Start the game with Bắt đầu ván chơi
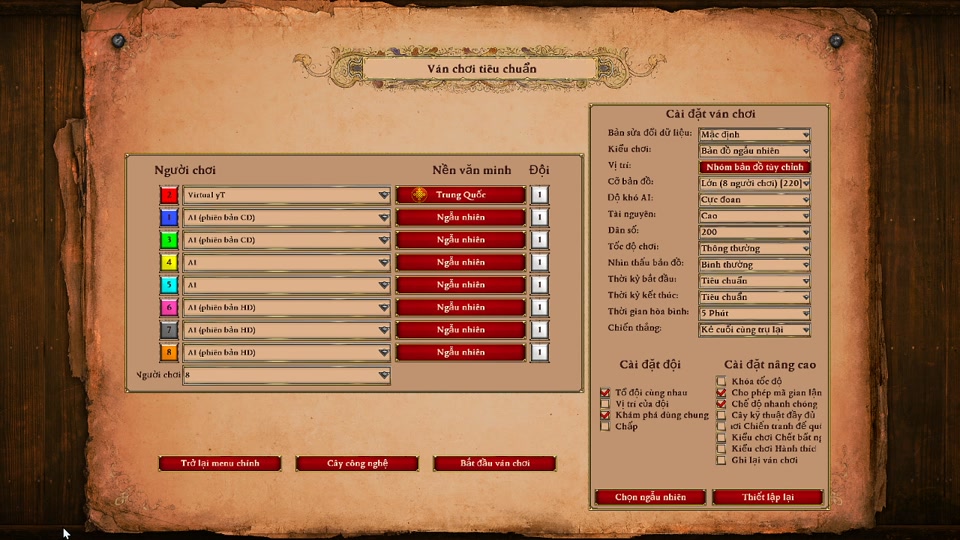 494,464
